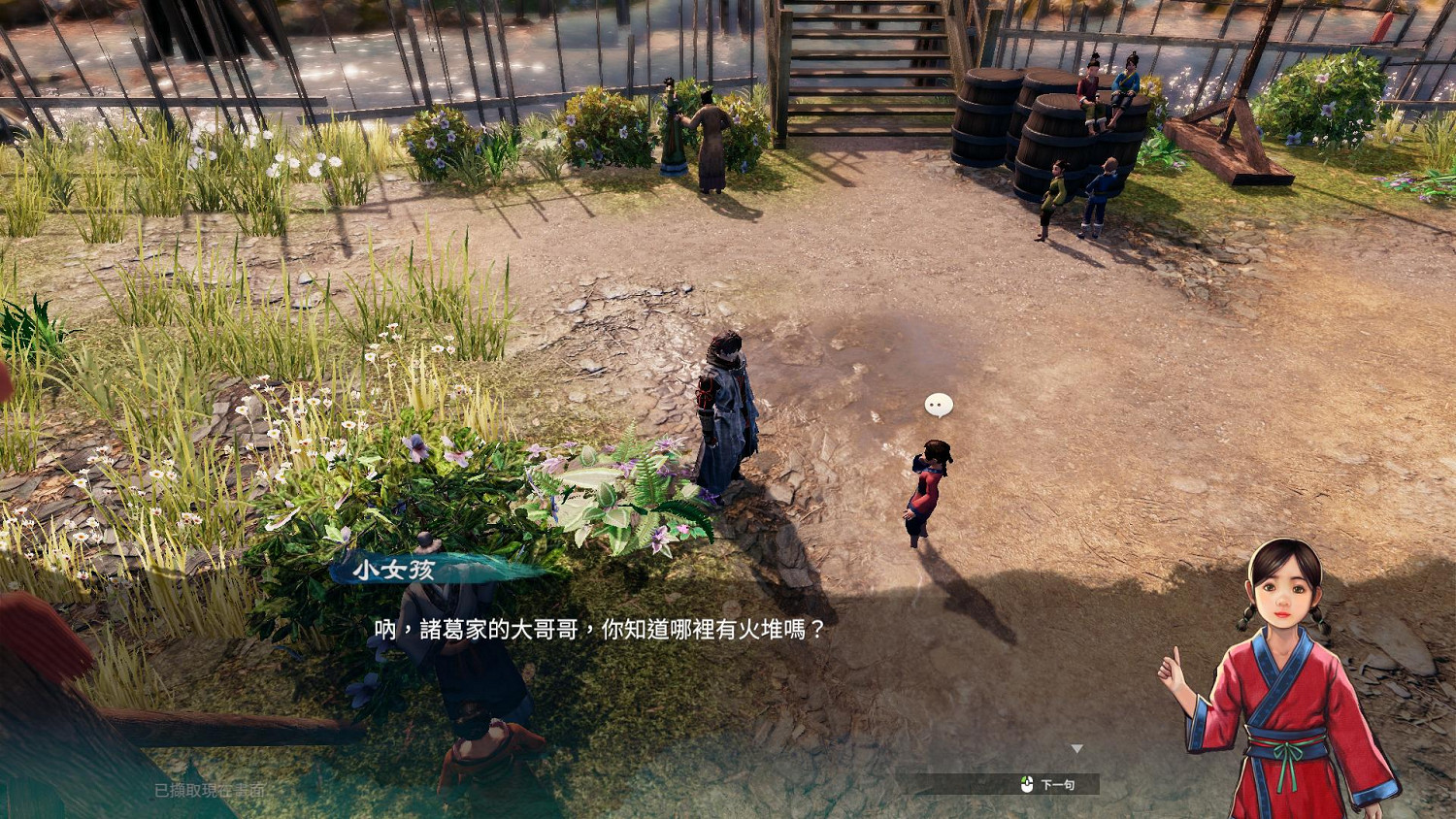
Task: Click the child NPC standing in the clearing
Action: point(927,490)
